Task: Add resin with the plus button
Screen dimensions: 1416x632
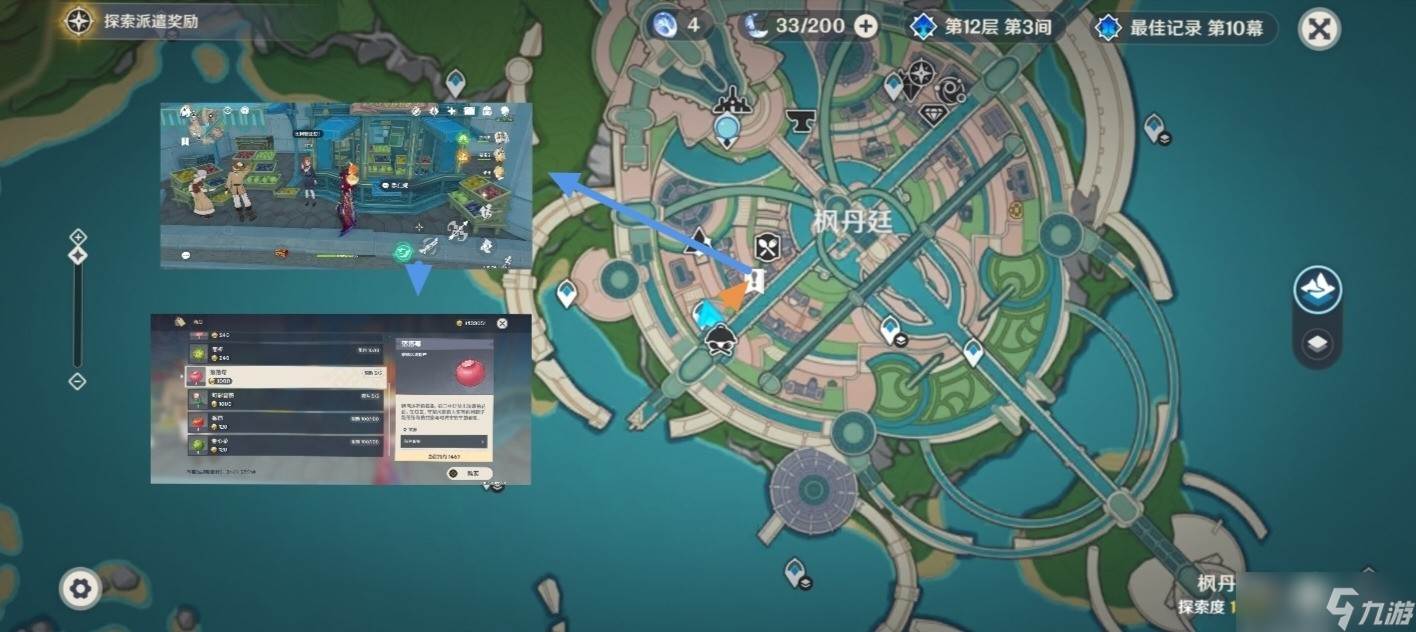Action: [x=866, y=26]
